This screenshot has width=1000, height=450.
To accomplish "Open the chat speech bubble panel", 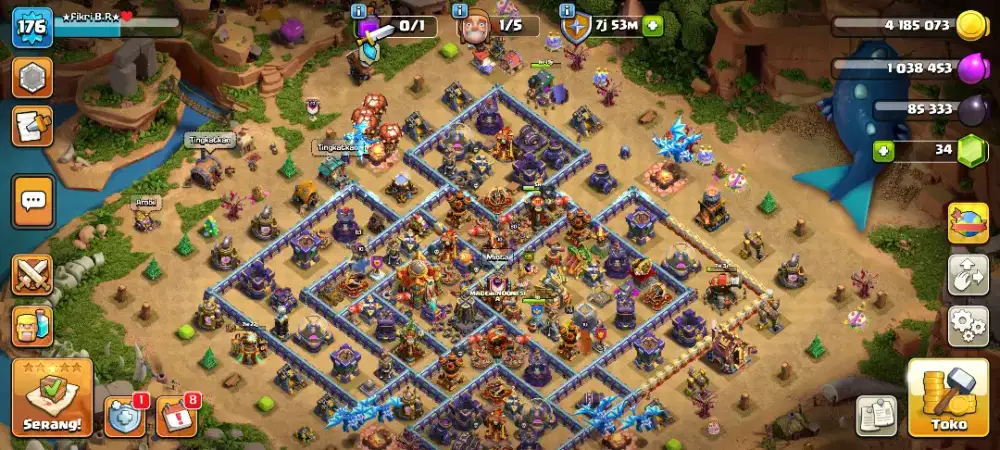I will click(x=33, y=203).
